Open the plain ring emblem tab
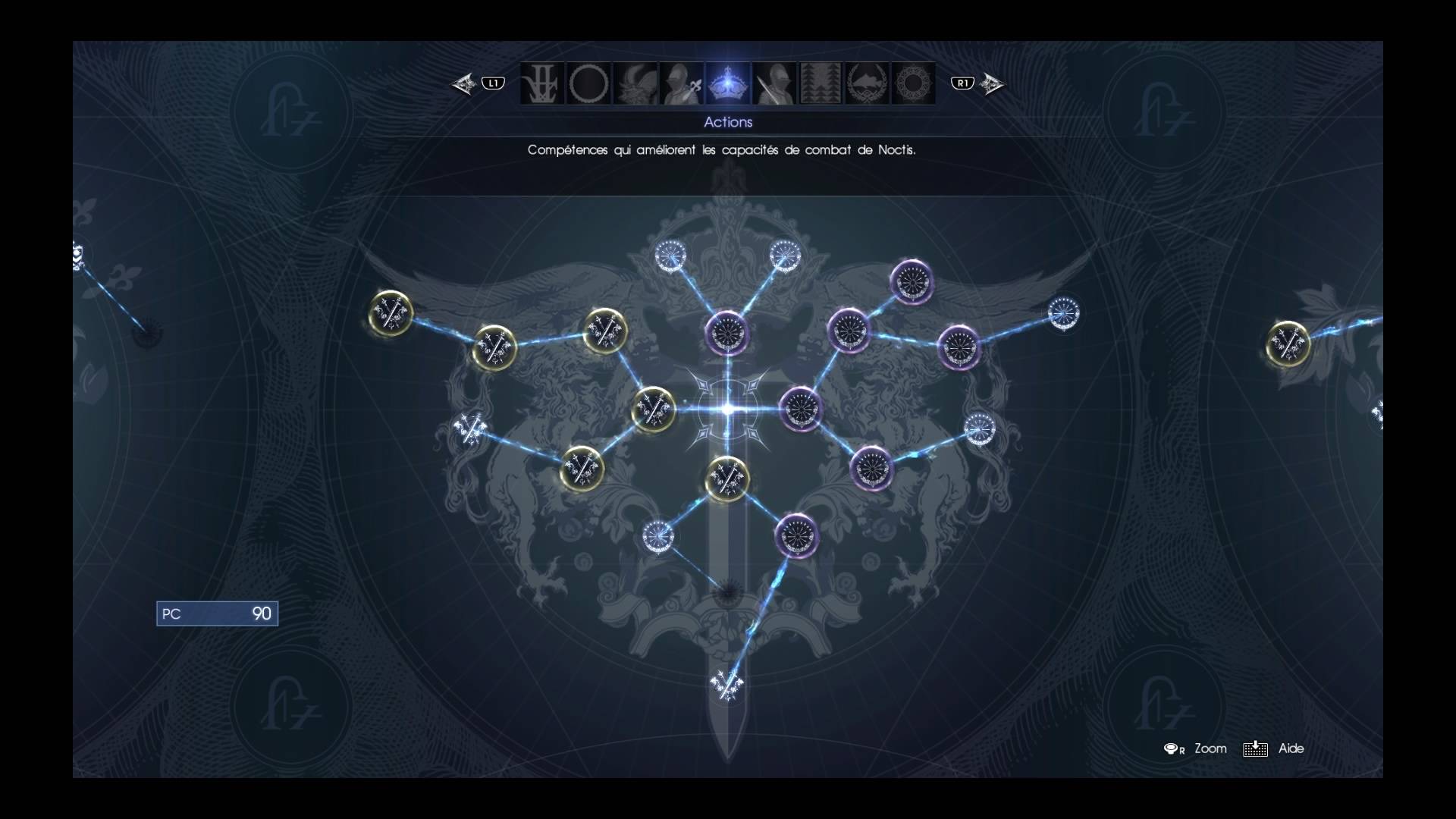 click(588, 83)
